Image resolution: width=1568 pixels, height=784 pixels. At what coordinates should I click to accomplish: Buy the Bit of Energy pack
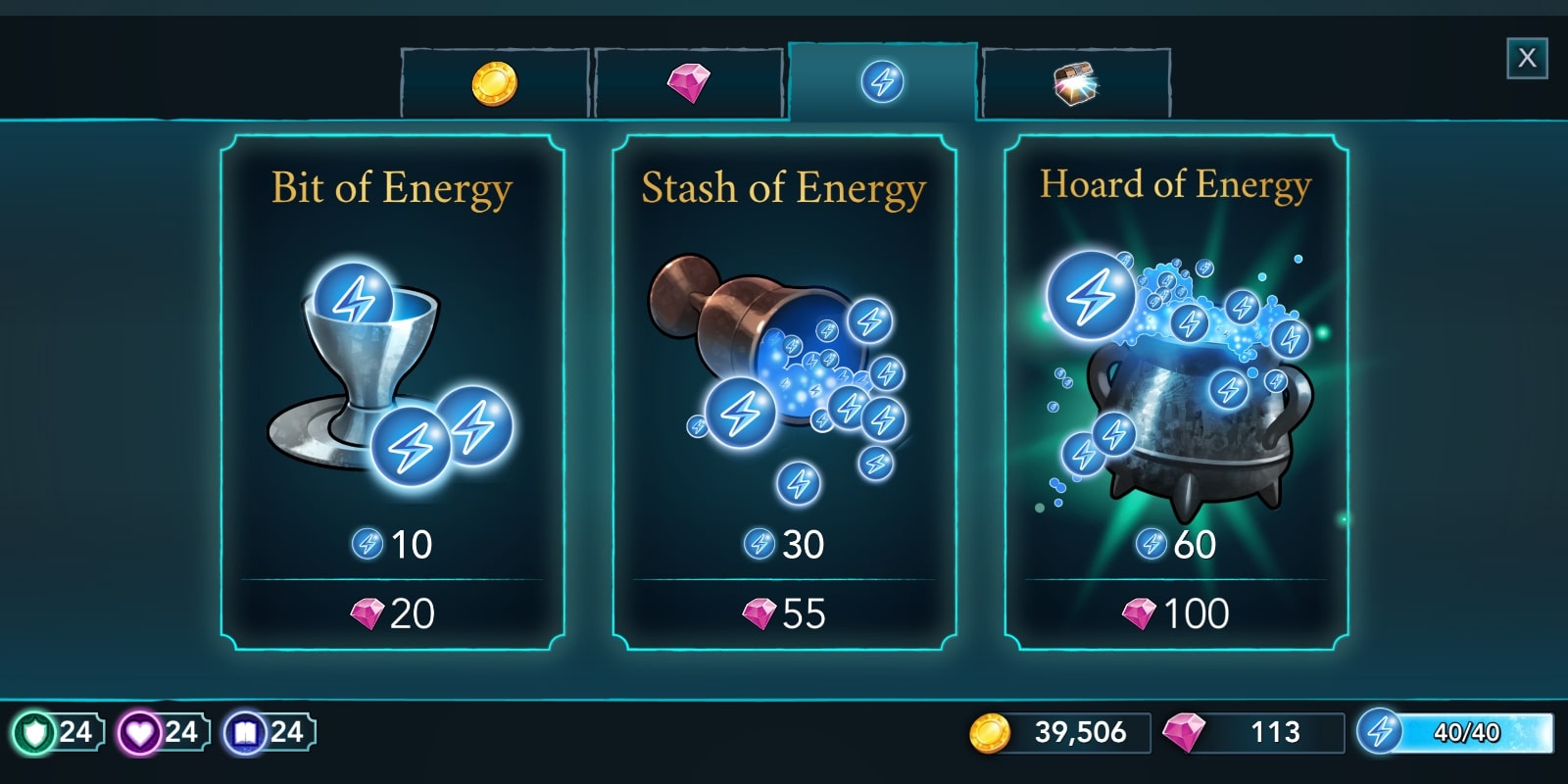click(x=392, y=392)
